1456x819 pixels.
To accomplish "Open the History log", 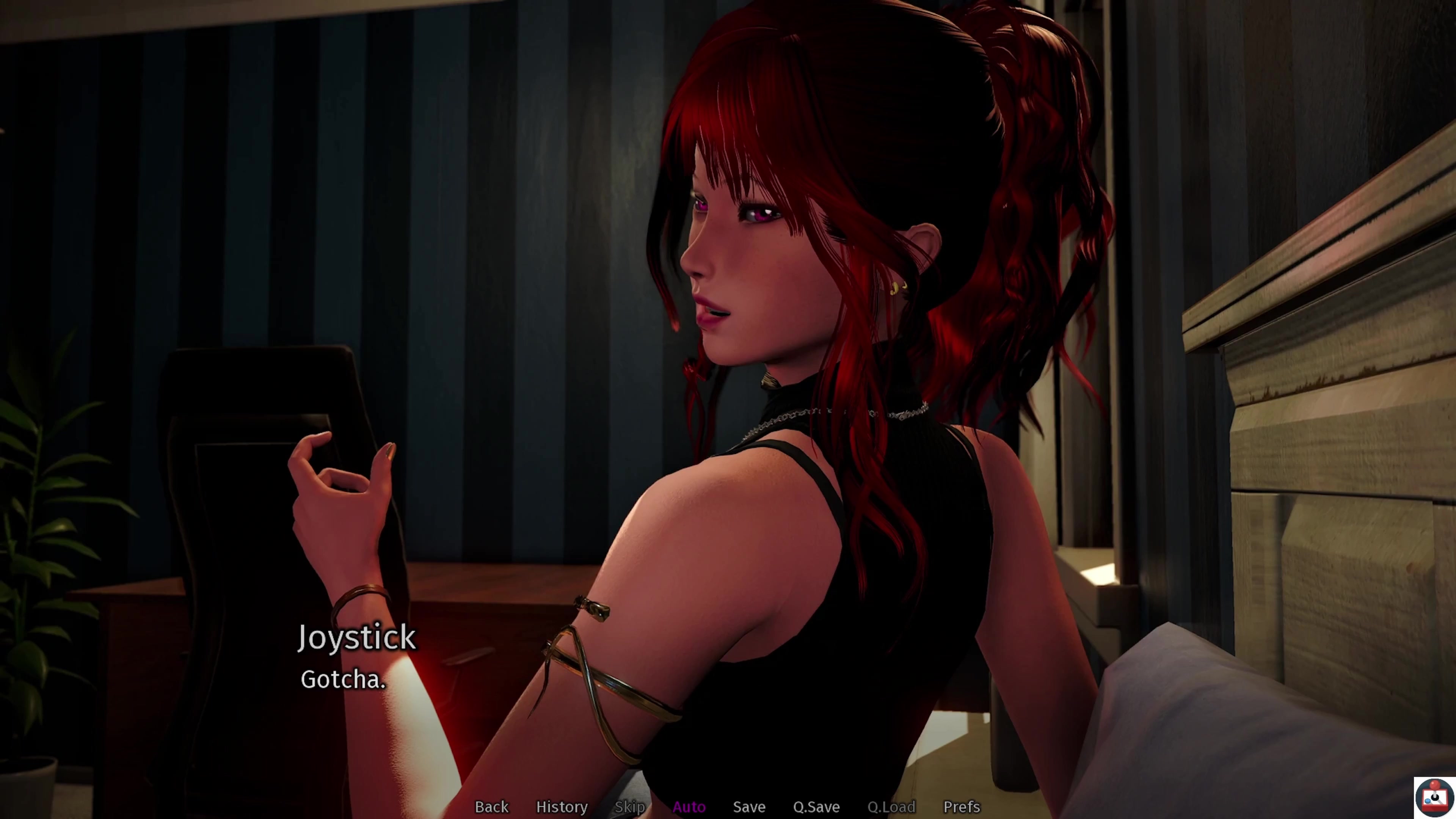I will 561,806.
